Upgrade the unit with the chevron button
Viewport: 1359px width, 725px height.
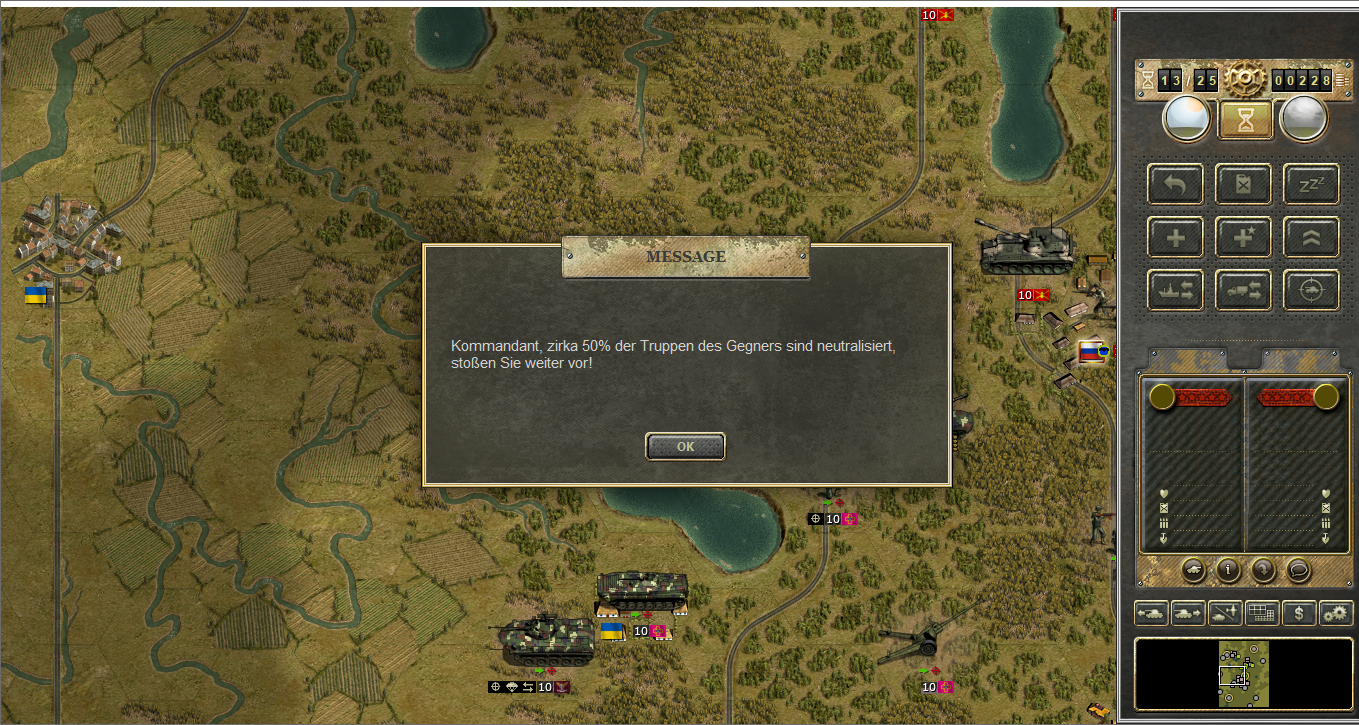coord(1311,237)
